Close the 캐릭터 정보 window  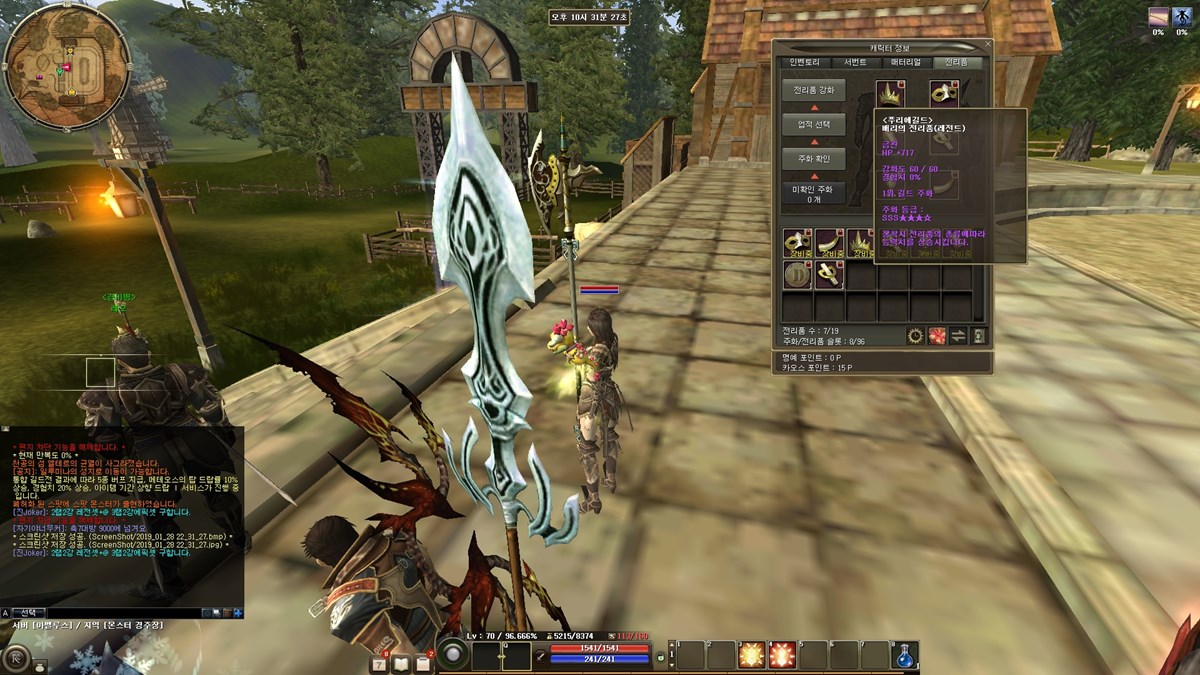pos(987,45)
